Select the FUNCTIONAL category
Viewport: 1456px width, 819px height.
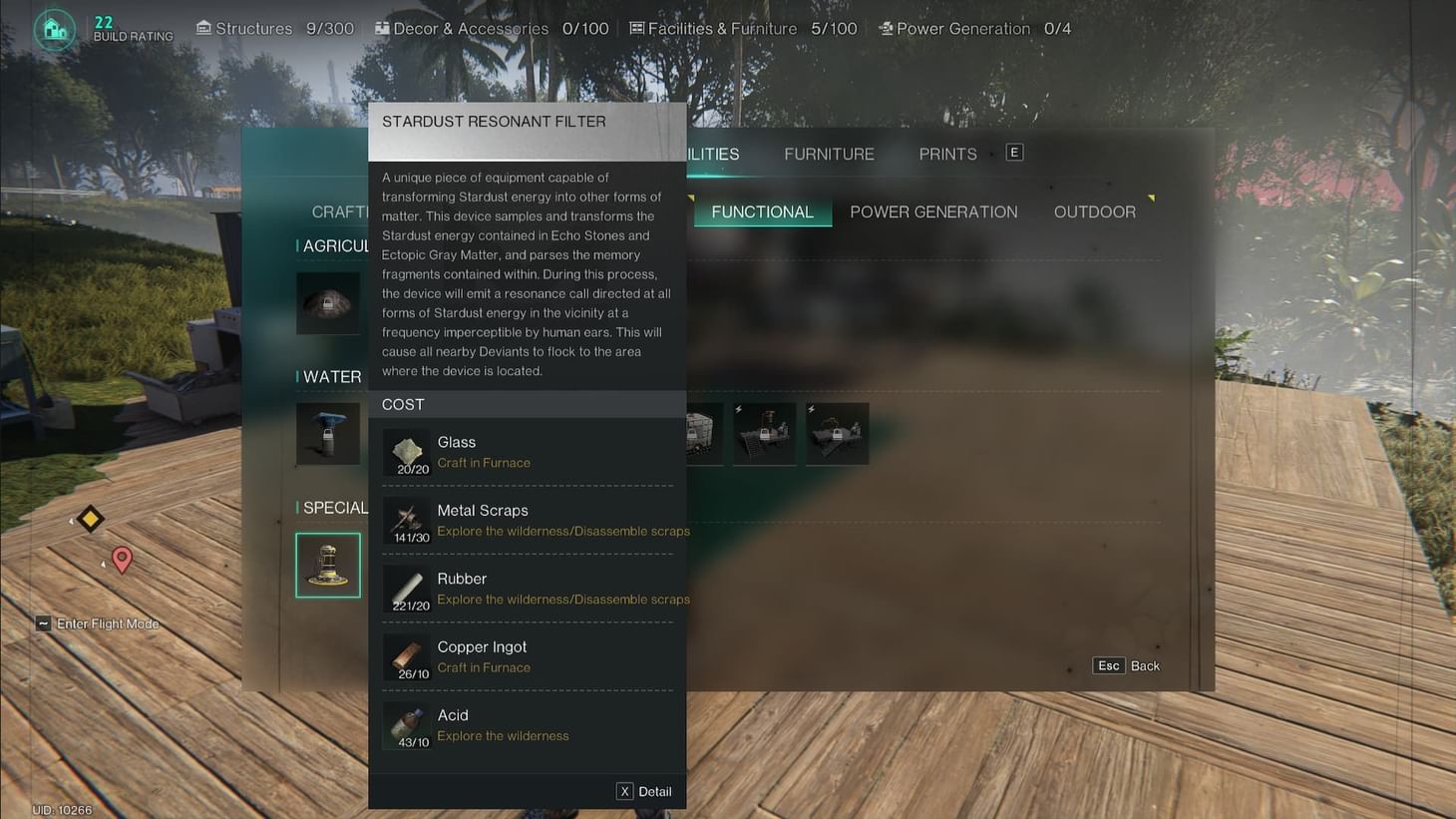click(x=762, y=211)
